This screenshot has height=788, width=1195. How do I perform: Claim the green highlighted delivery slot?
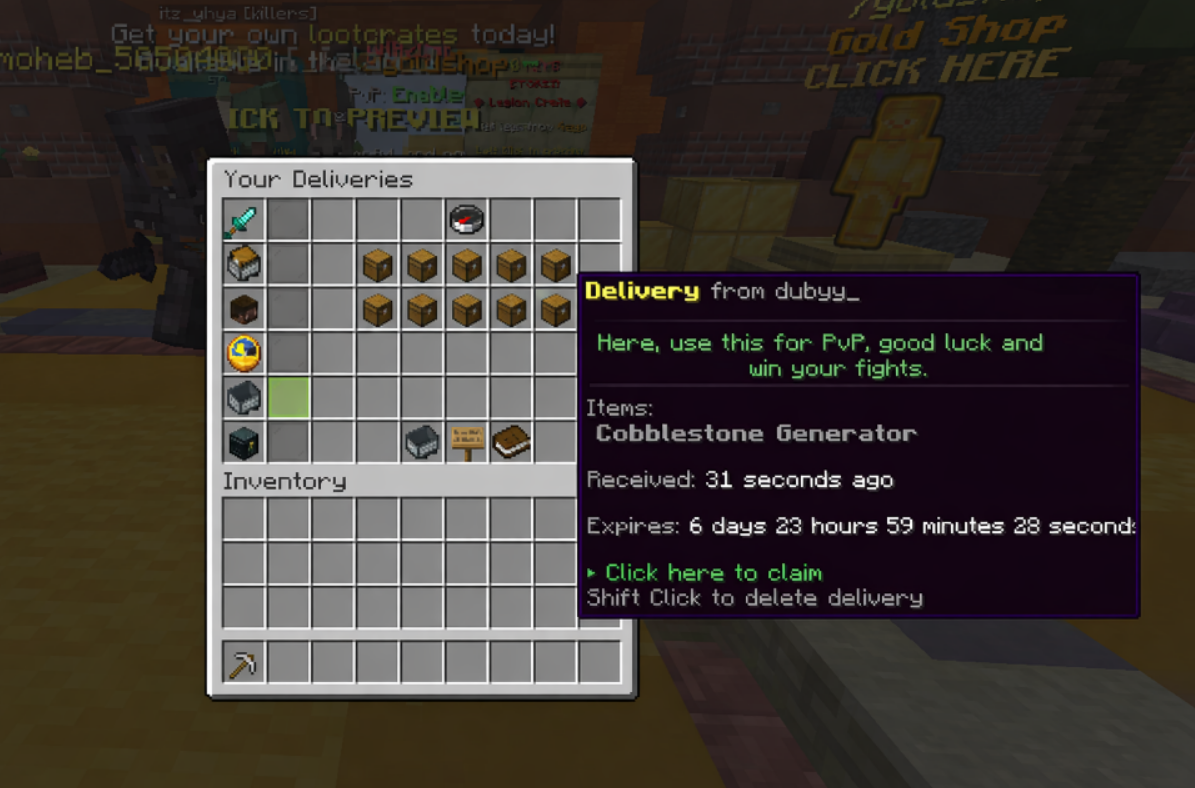(x=288, y=397)
